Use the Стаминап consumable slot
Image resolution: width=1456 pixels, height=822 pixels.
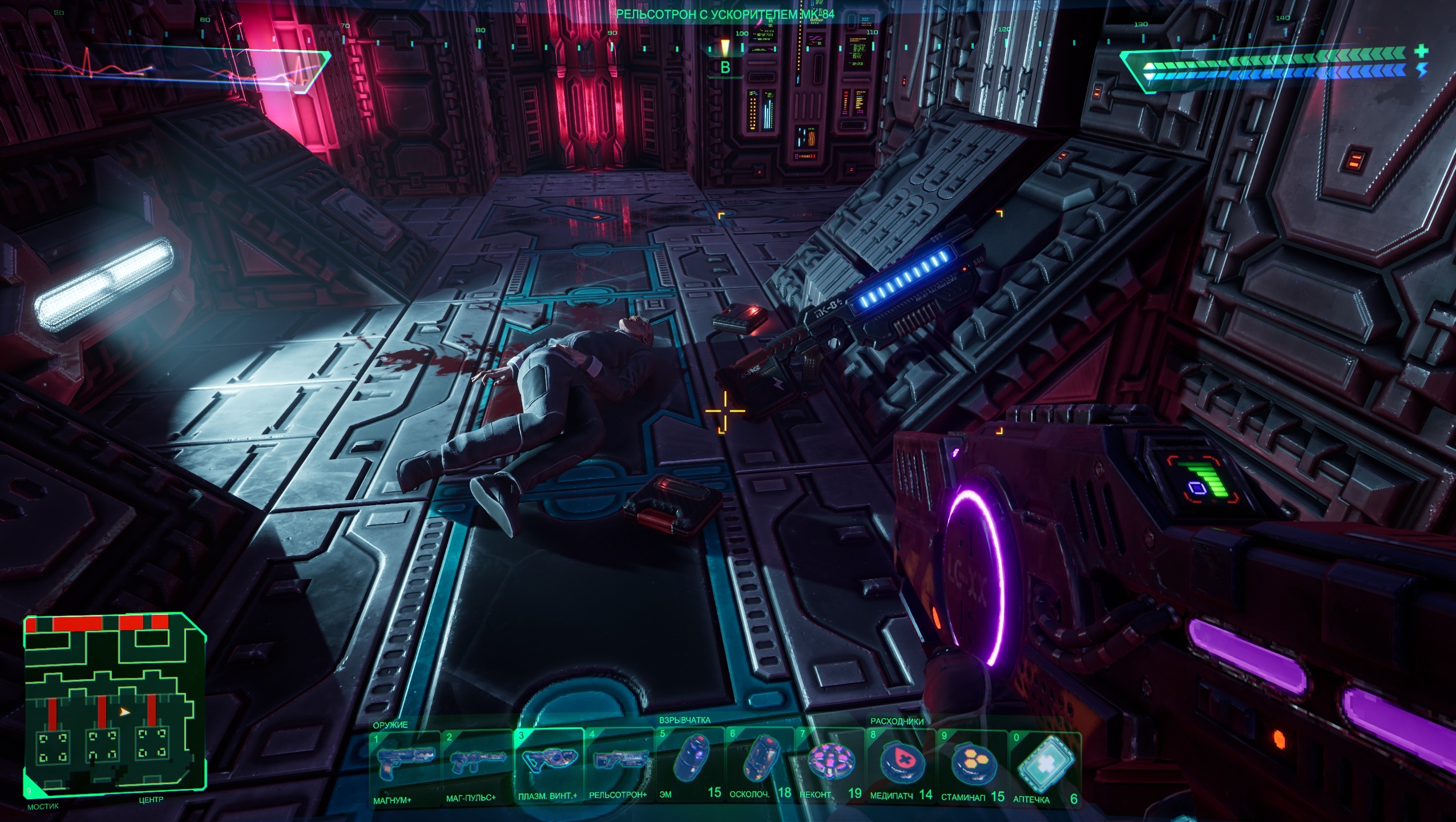972,764
